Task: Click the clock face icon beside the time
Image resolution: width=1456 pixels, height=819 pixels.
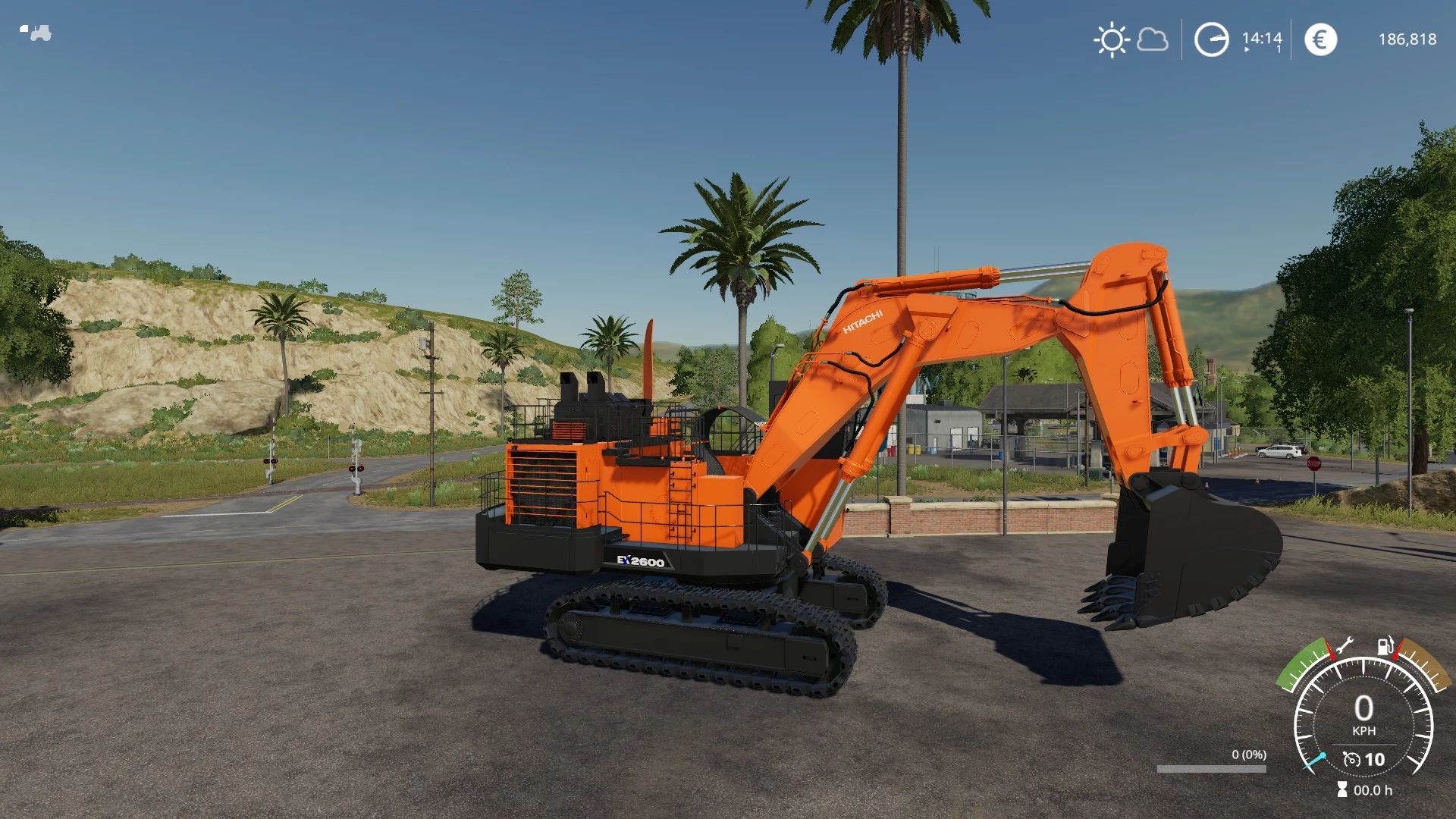Action: click(1213, 39)
